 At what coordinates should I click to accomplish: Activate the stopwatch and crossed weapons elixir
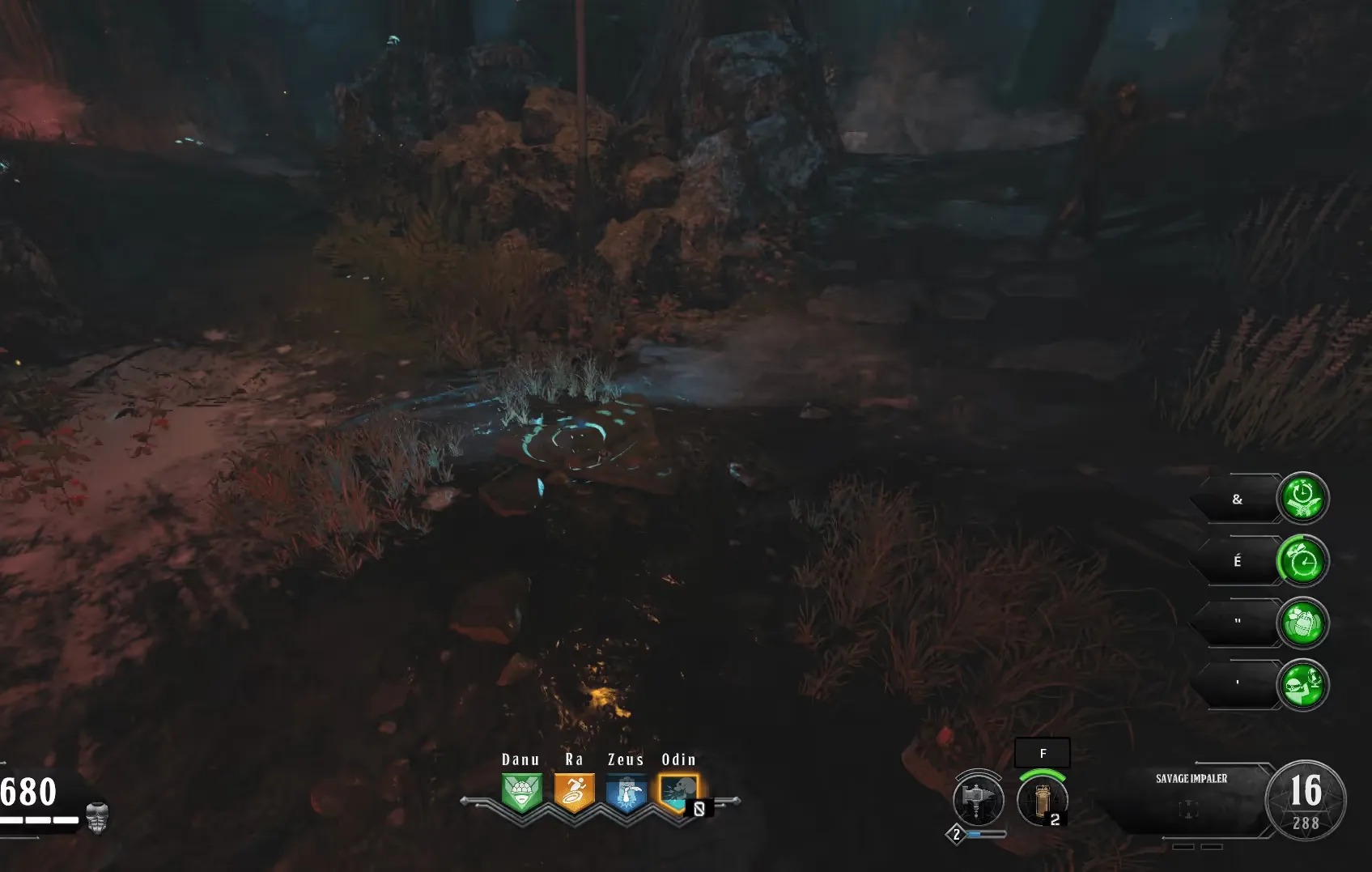point(1302,499)
